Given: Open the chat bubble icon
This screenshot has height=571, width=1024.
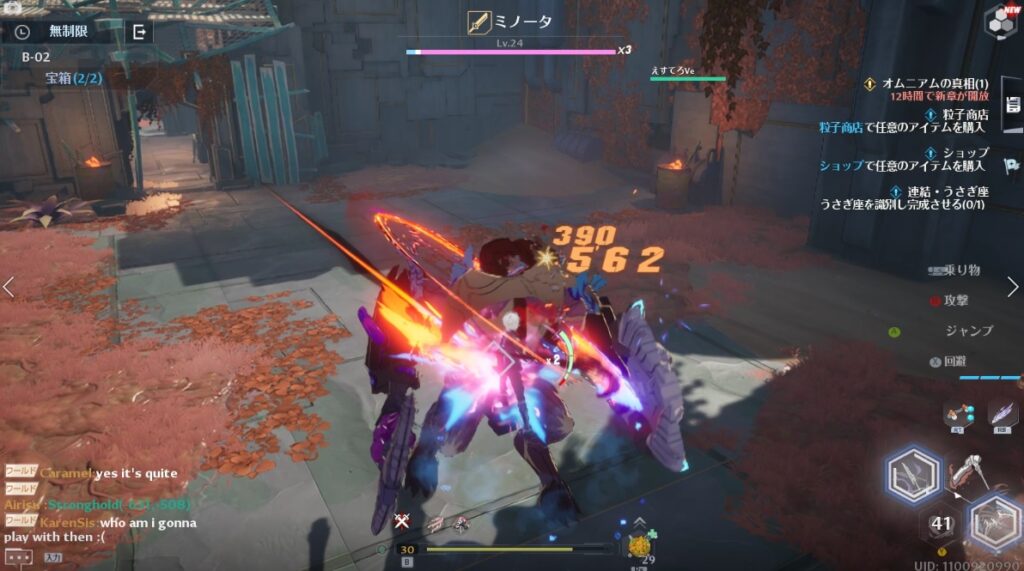Looking at the screenshot, I should 18,557.
